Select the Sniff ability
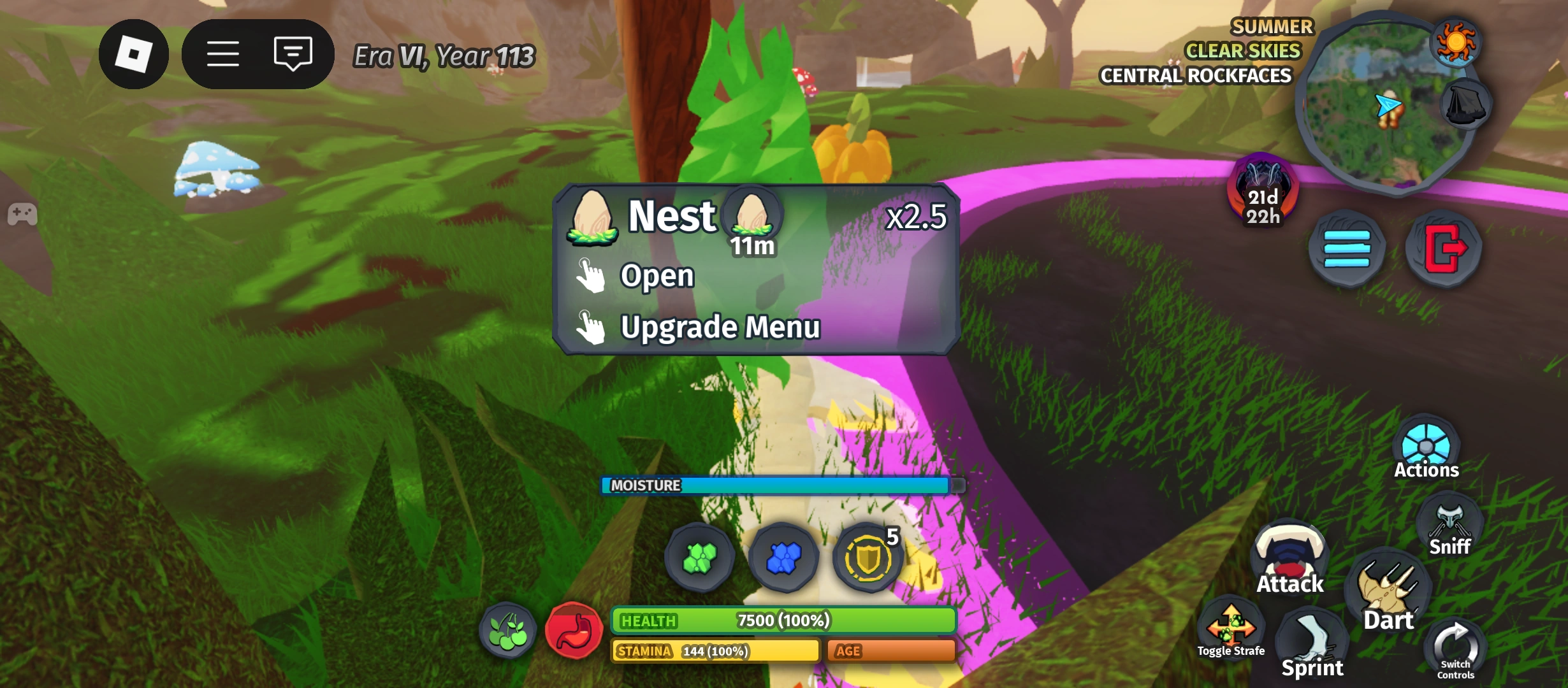1568x688 pixels. click(1449, 522)
